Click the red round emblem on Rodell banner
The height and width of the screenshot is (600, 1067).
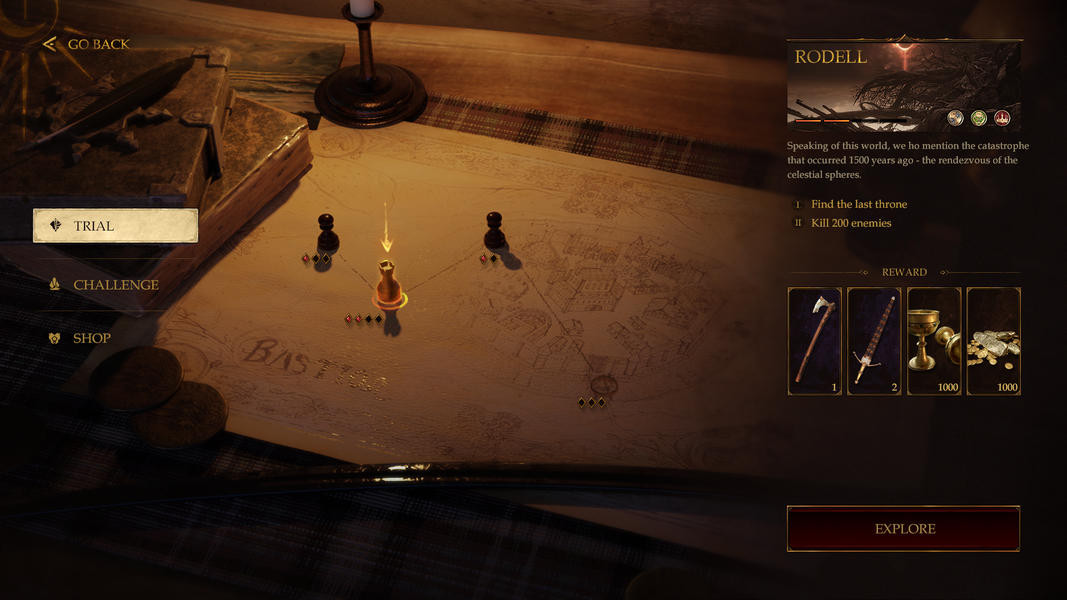(1002, 118)
